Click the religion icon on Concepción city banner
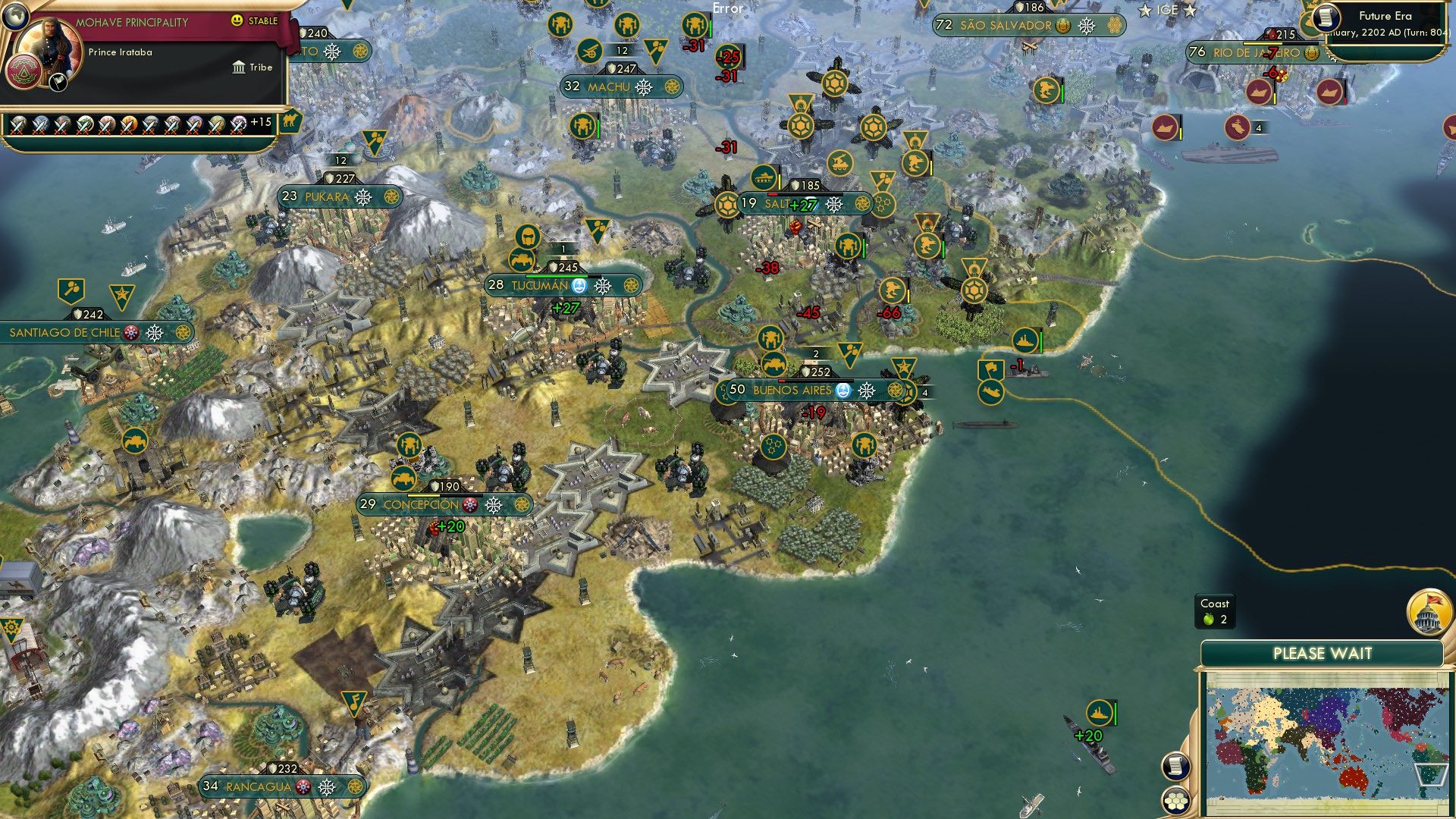This screenshot has width=1456, height=819. pyautogui.click(x=469, y=504)
